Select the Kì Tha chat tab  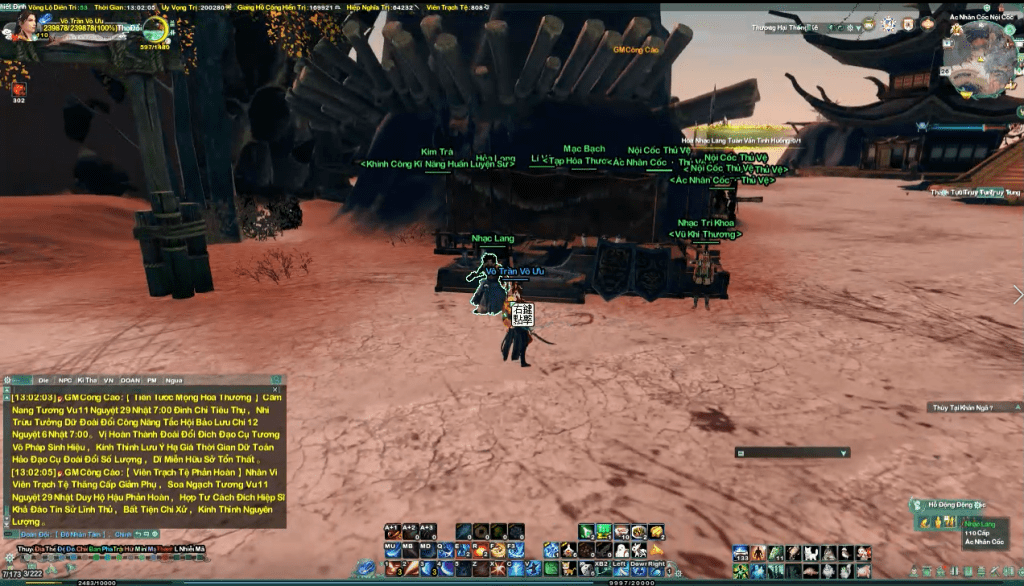(x=87, y=380)
